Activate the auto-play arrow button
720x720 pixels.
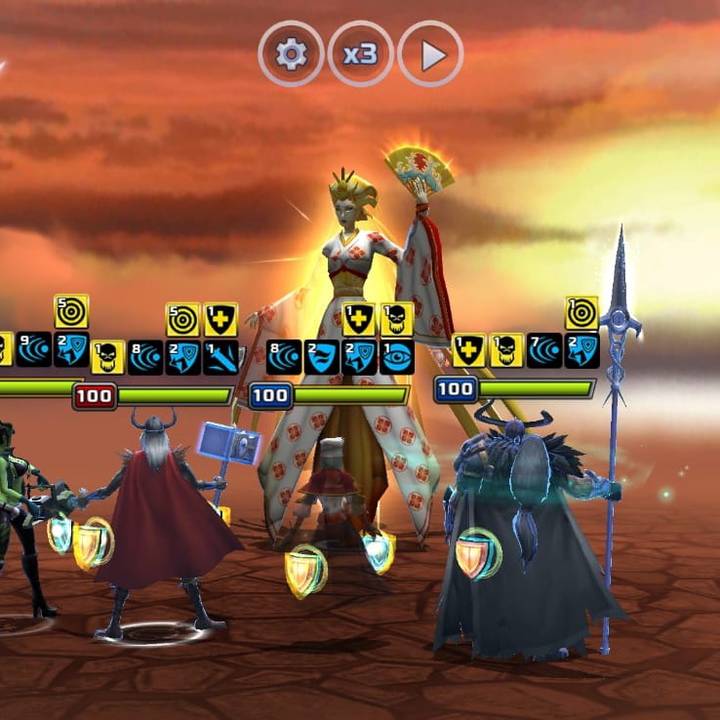coord(431,54)
